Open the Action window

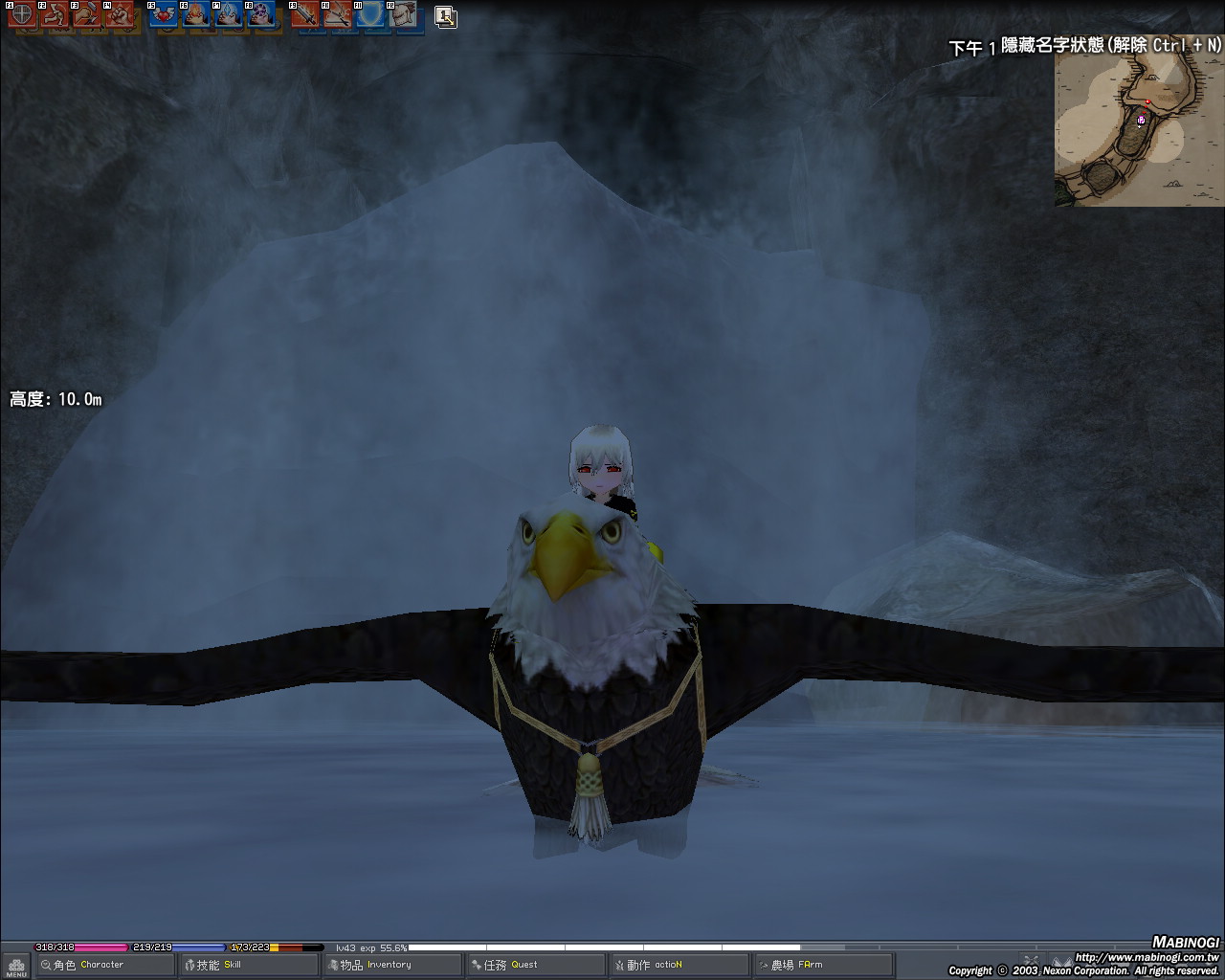[x=679, y=965]
